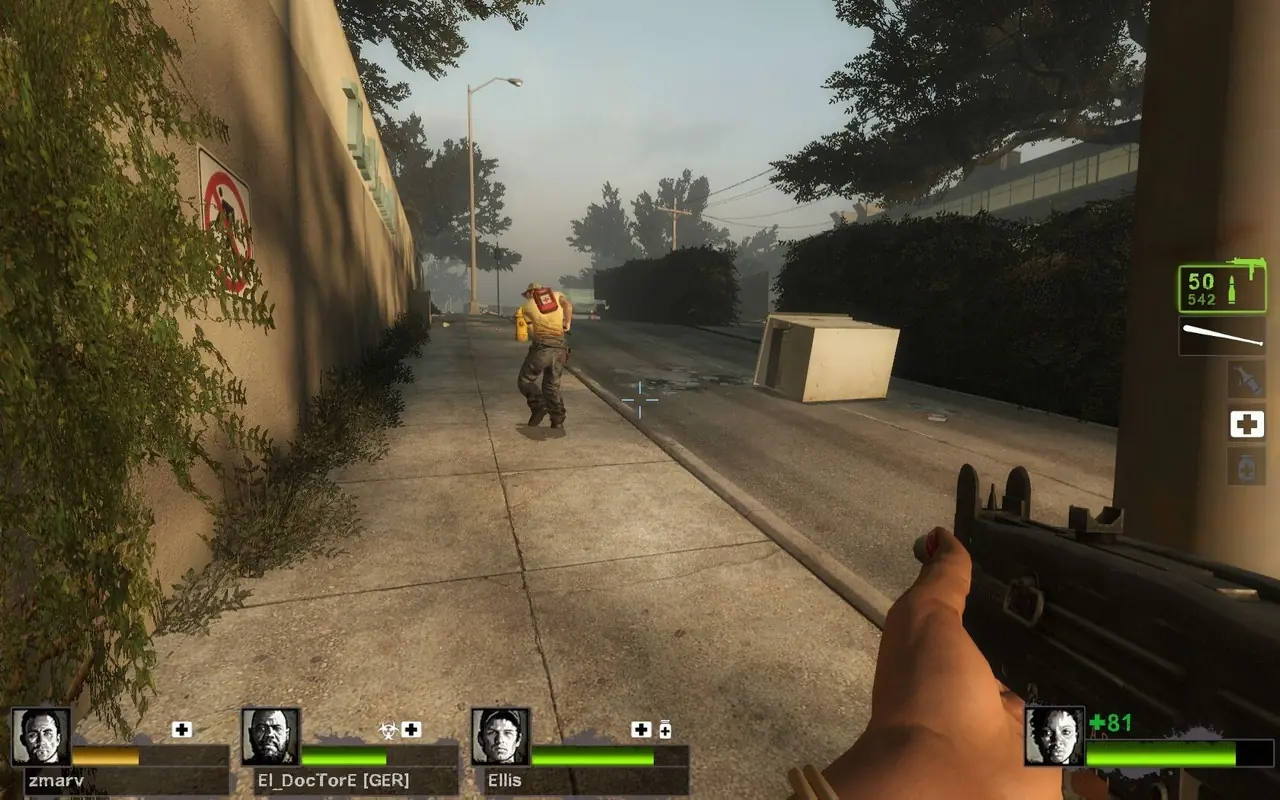
Task: Click the pills icon above Ellis
Action: click(x=665, y=730)
